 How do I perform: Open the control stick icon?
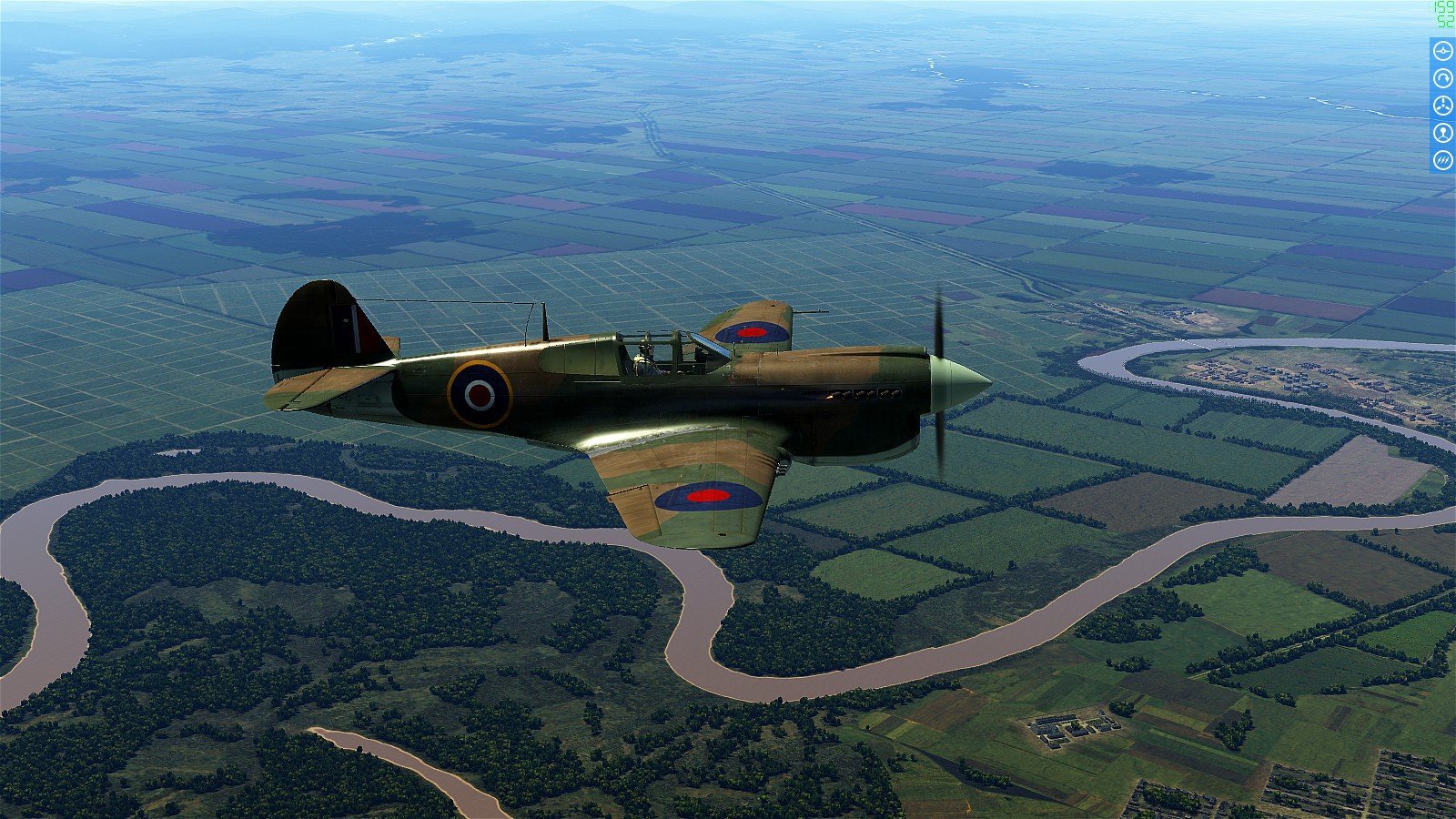[x=1442, y=134]
